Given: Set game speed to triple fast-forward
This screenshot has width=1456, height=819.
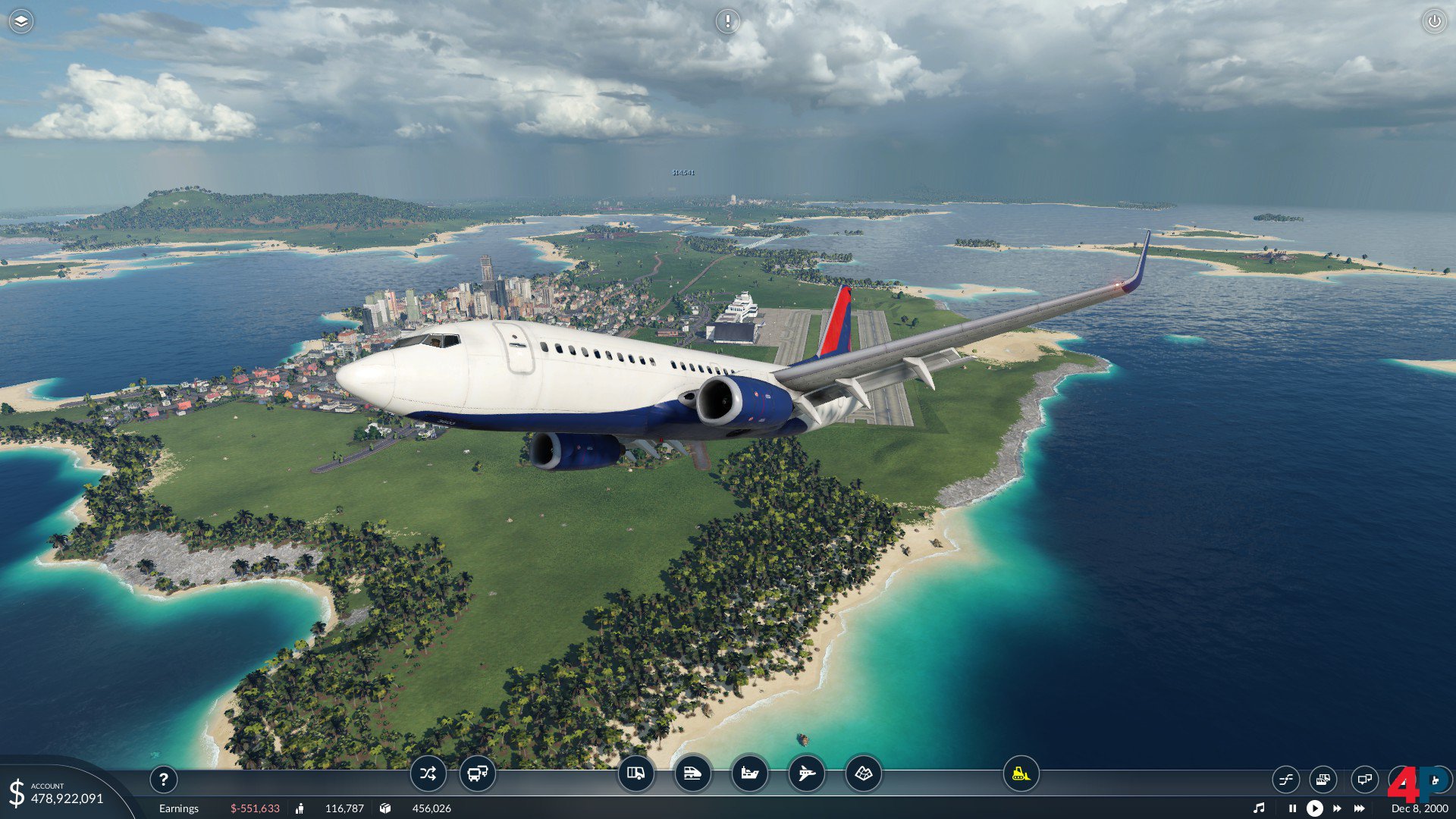Looking at the screenshot, I should click(x=1360, y=808).
